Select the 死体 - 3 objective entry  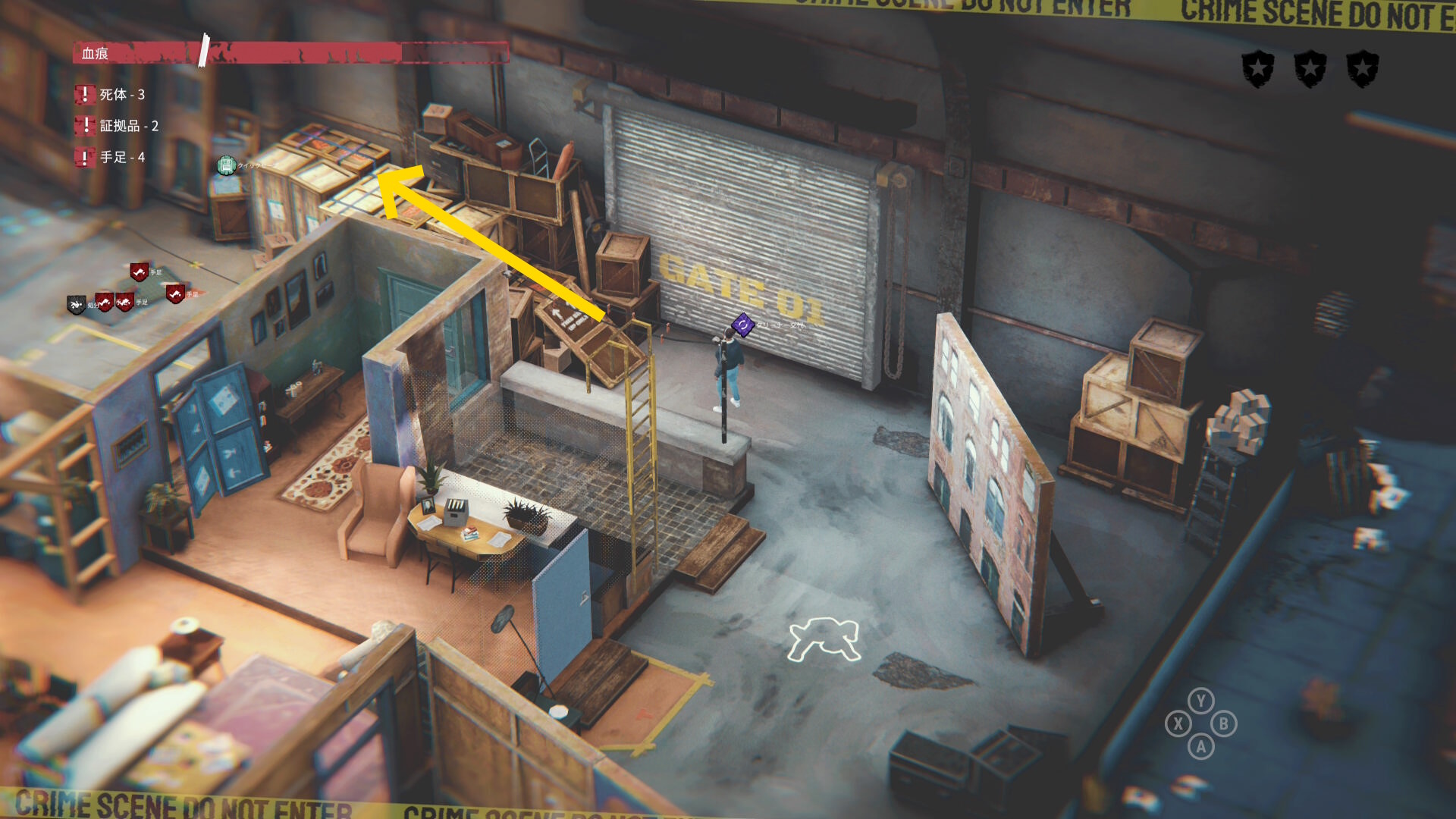point(111,95)
